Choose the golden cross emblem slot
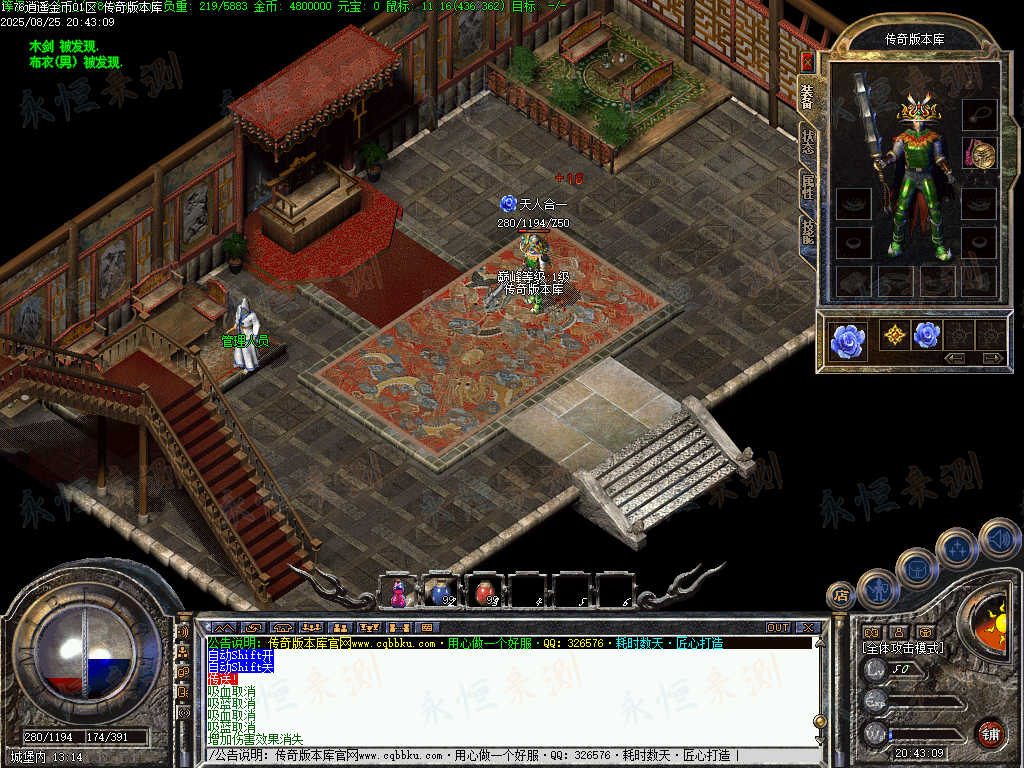 (x=894, y=335)
